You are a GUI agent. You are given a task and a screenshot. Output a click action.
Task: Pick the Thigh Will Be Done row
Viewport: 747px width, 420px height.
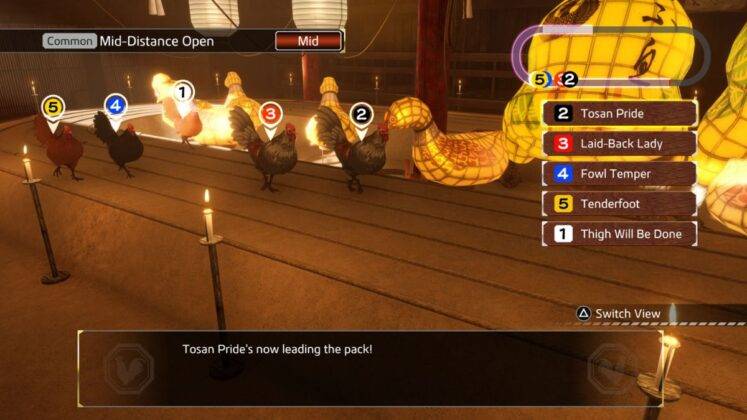619,234
